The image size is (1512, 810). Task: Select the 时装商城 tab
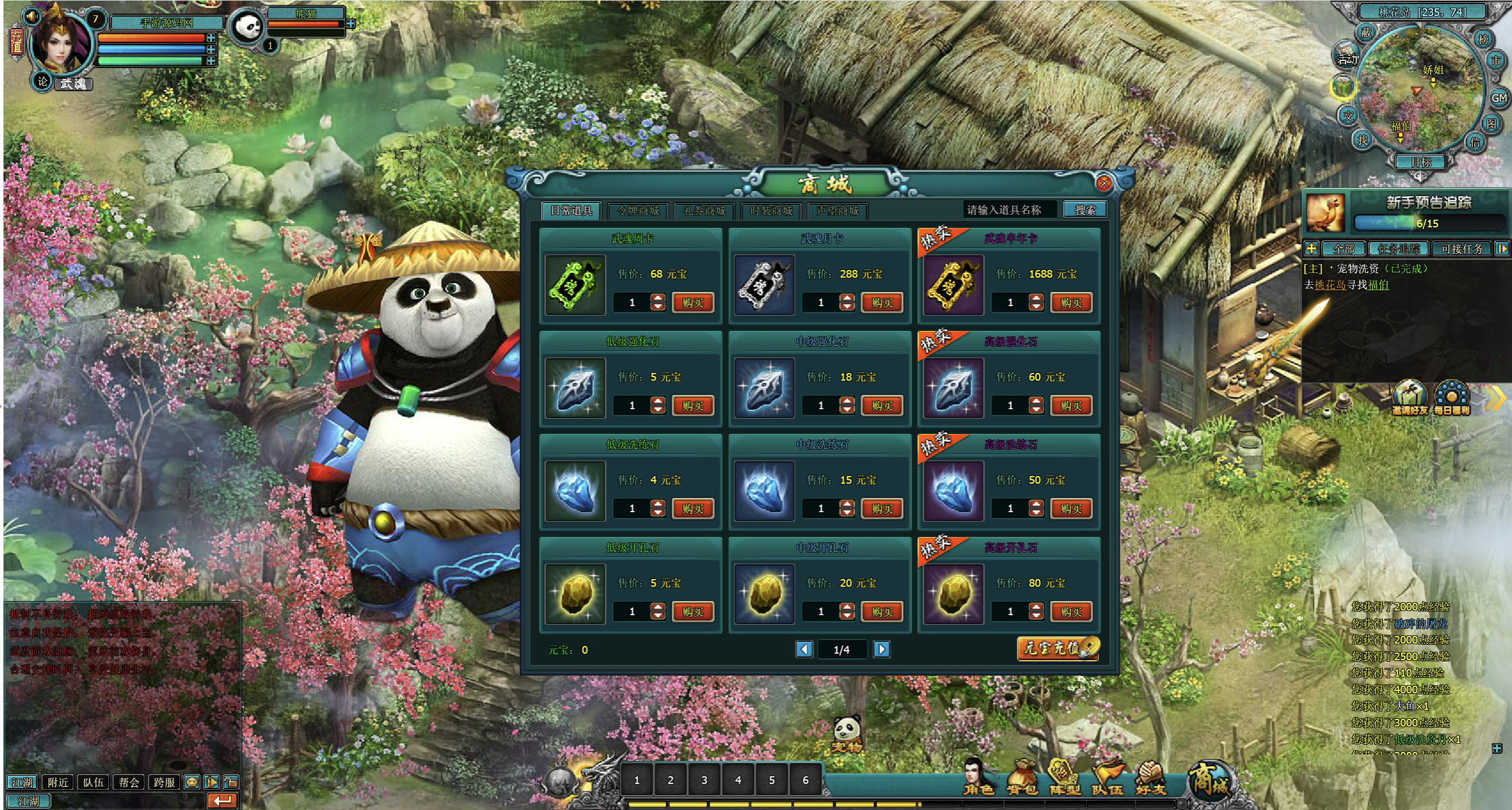[x=770, y=211]
